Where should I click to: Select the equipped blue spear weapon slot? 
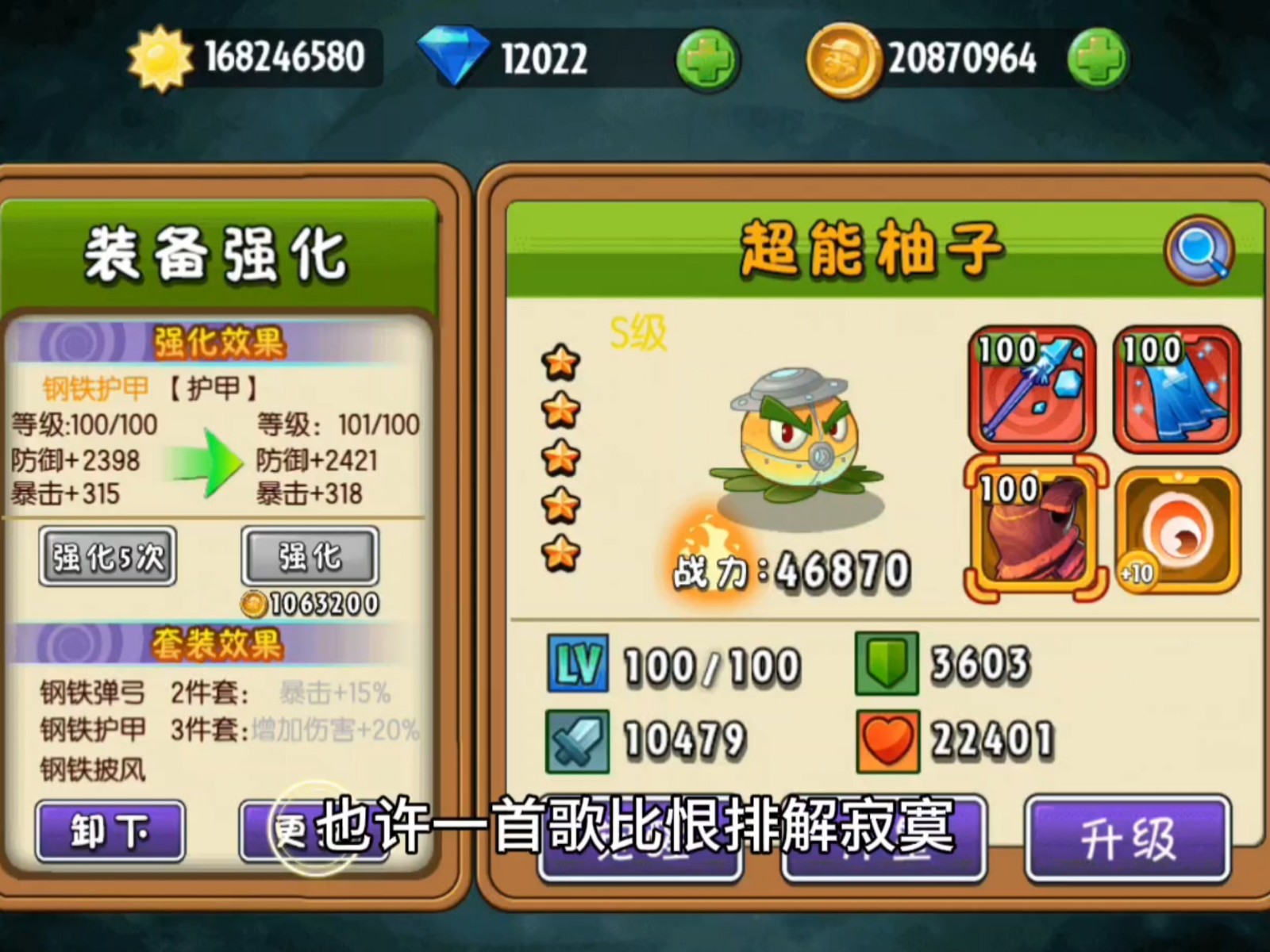pos(1029,389)
